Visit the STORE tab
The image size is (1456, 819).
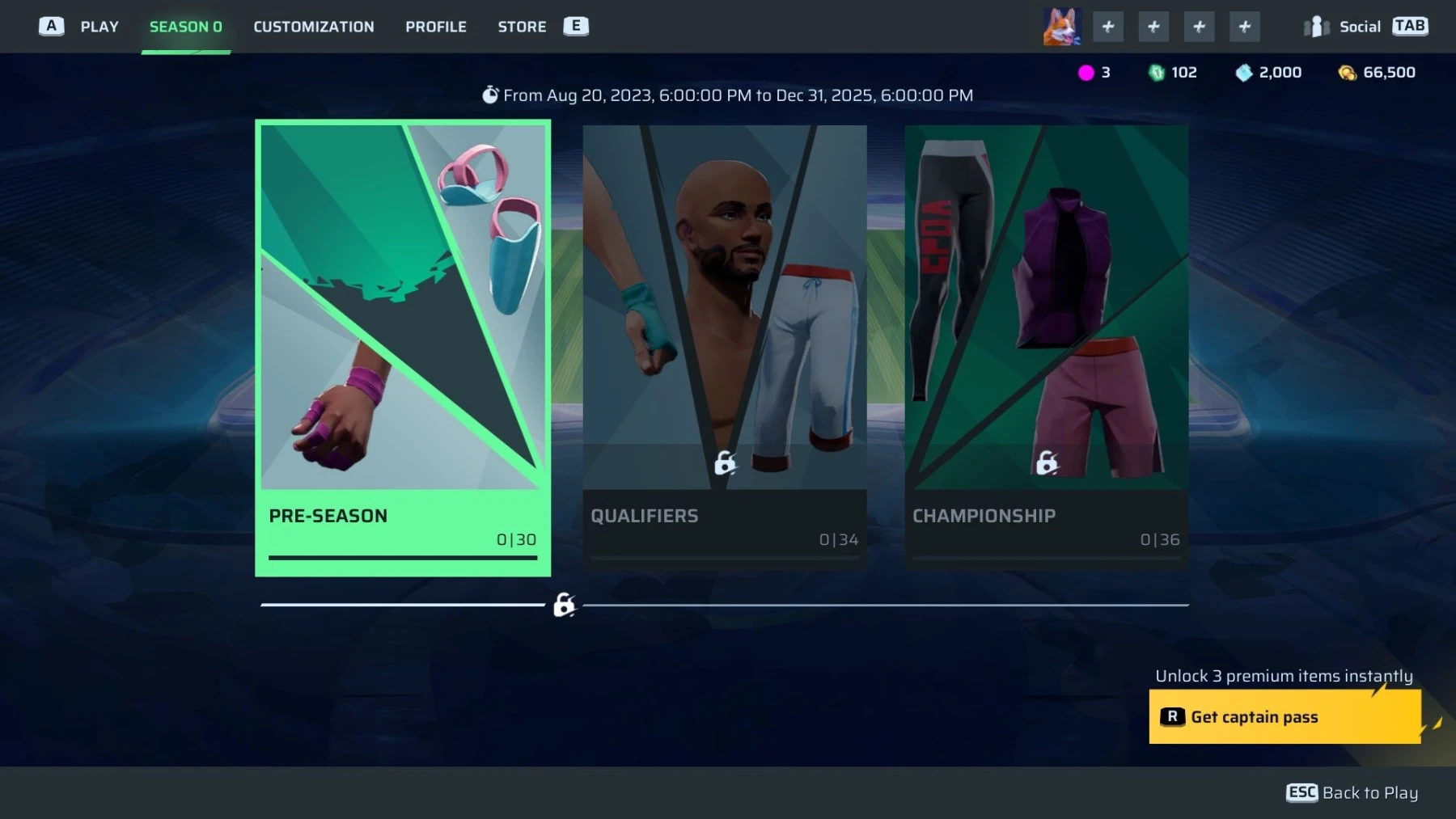click(x=521, y=26)
